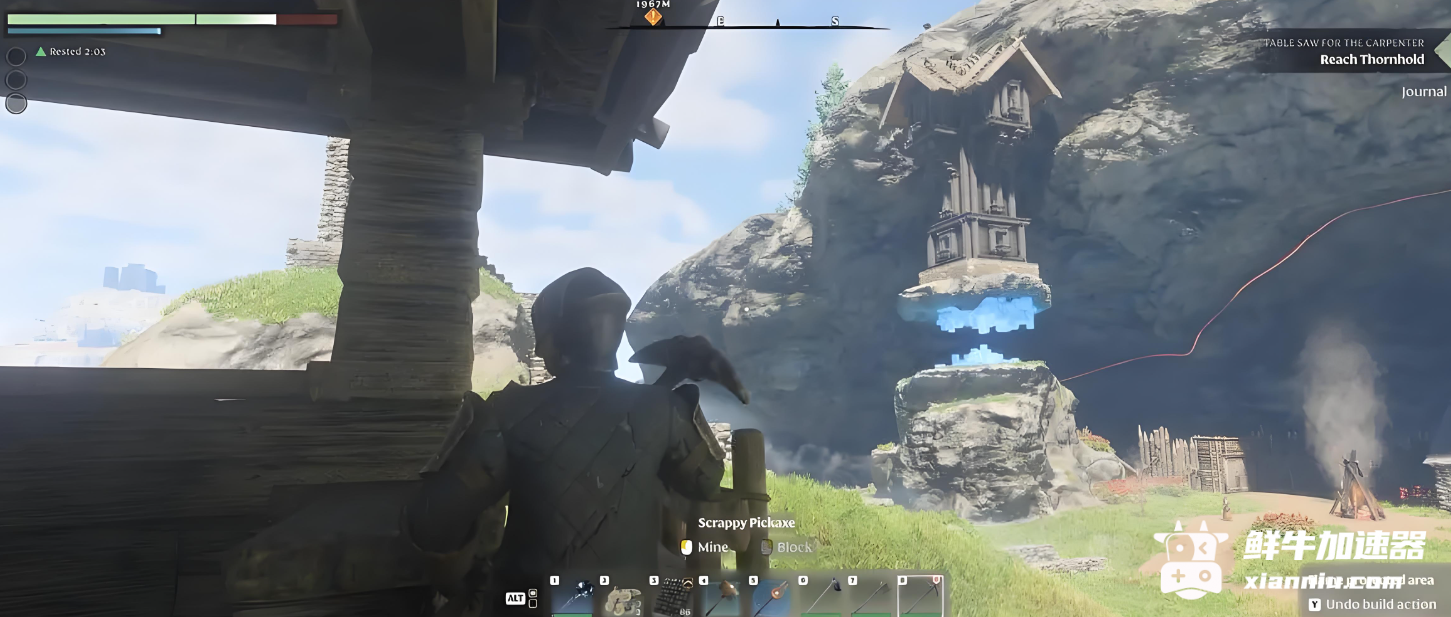
Task: Select the Reach Thornhold quest tracker
Action: 1371,59
